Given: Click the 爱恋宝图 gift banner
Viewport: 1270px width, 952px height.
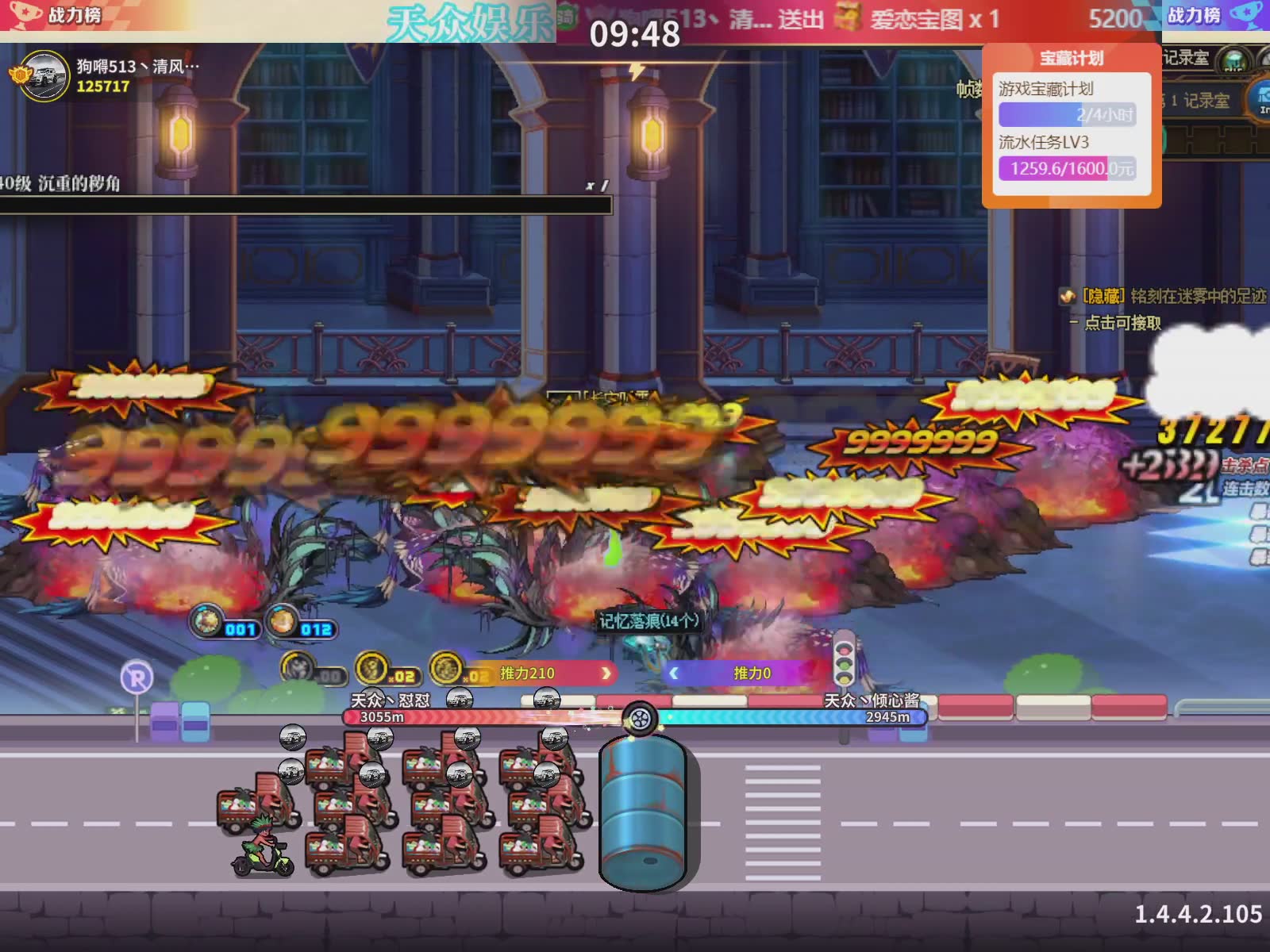Looking at the screenshot, I should pyautogui.click(x=921, y=19).
